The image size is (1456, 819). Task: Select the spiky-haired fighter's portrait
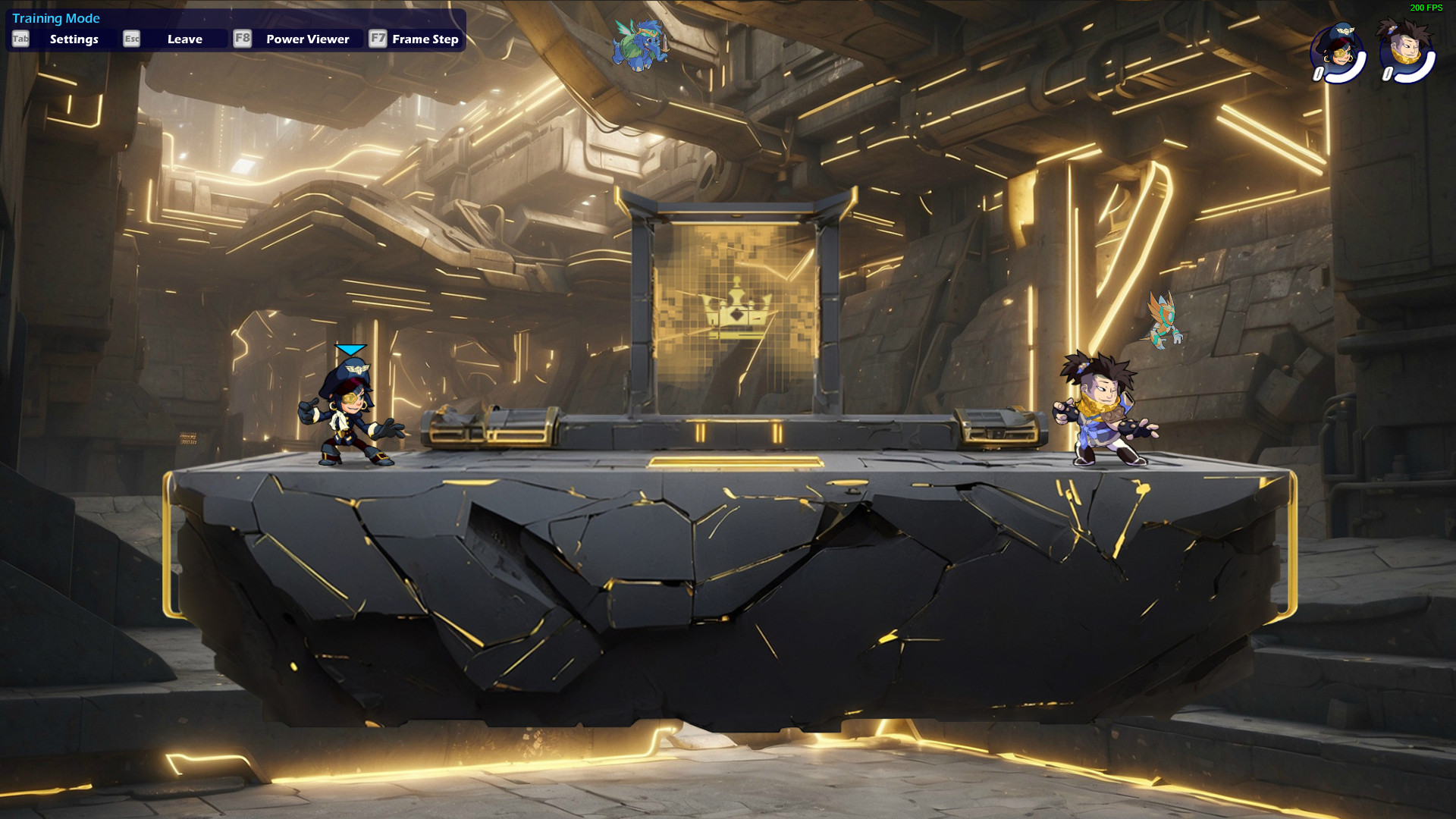[1407, 48]
